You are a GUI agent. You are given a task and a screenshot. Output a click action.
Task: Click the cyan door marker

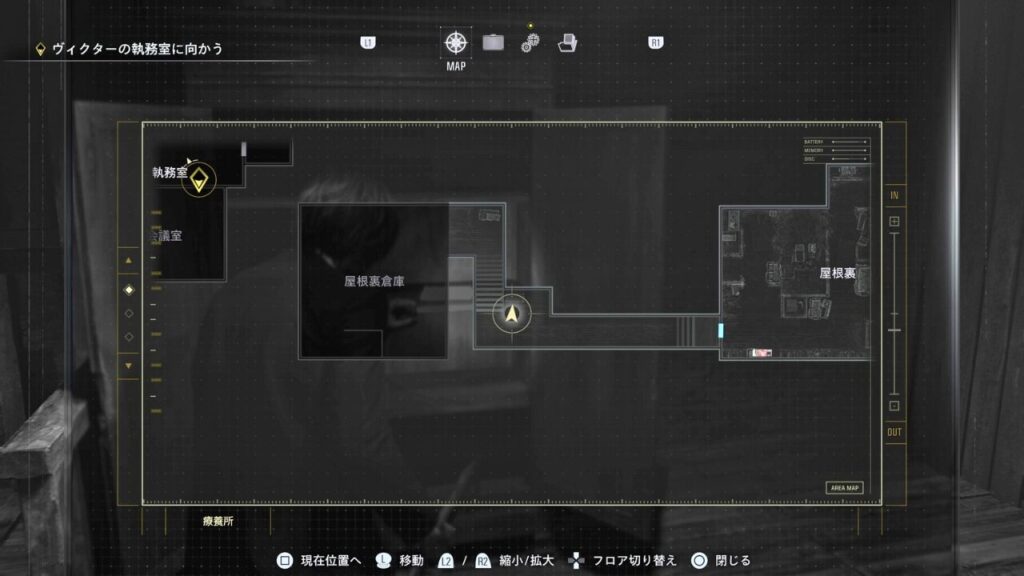click(x=720, y=330)
